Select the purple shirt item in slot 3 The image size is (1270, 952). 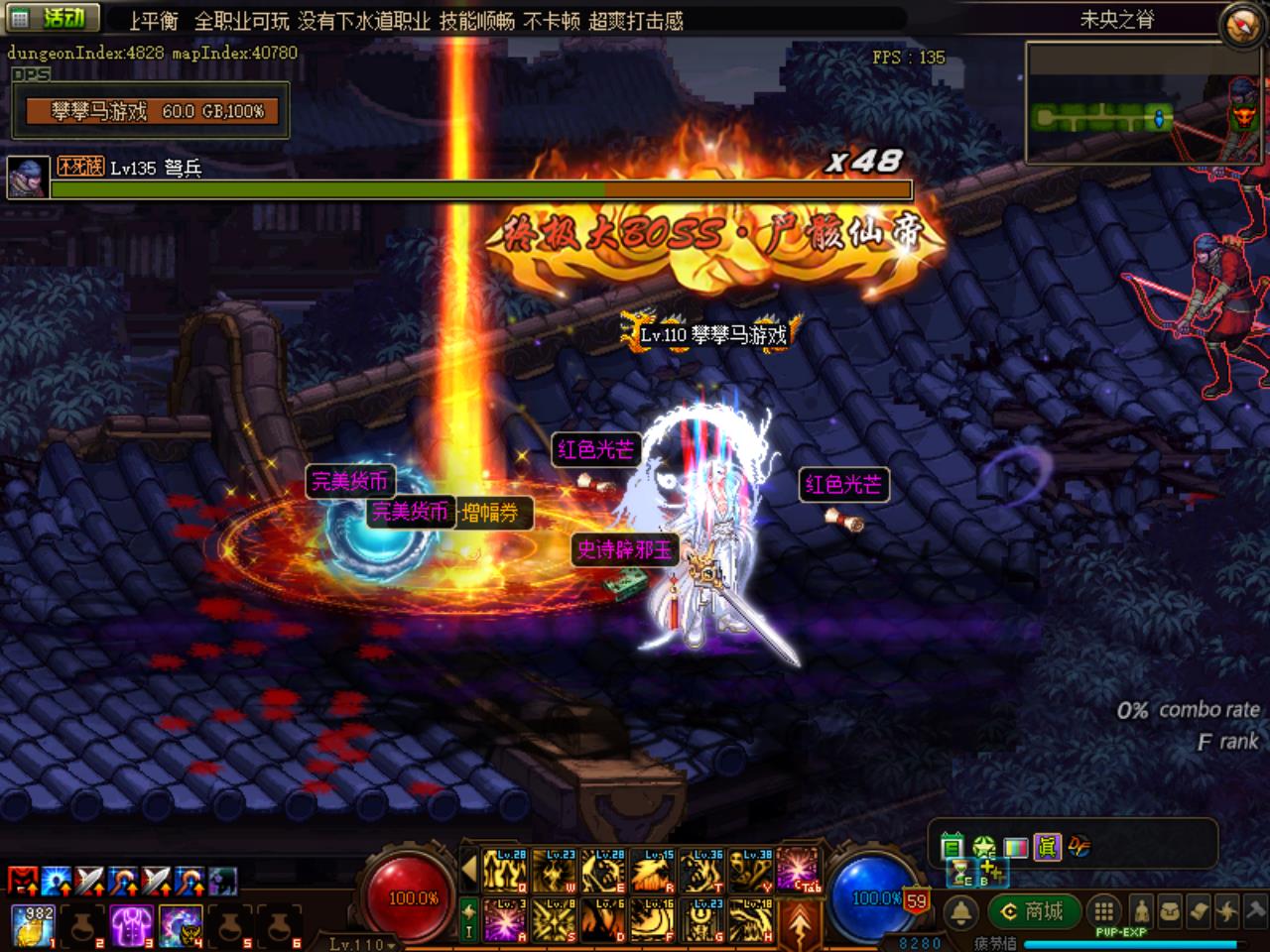[x=130, y=924]
